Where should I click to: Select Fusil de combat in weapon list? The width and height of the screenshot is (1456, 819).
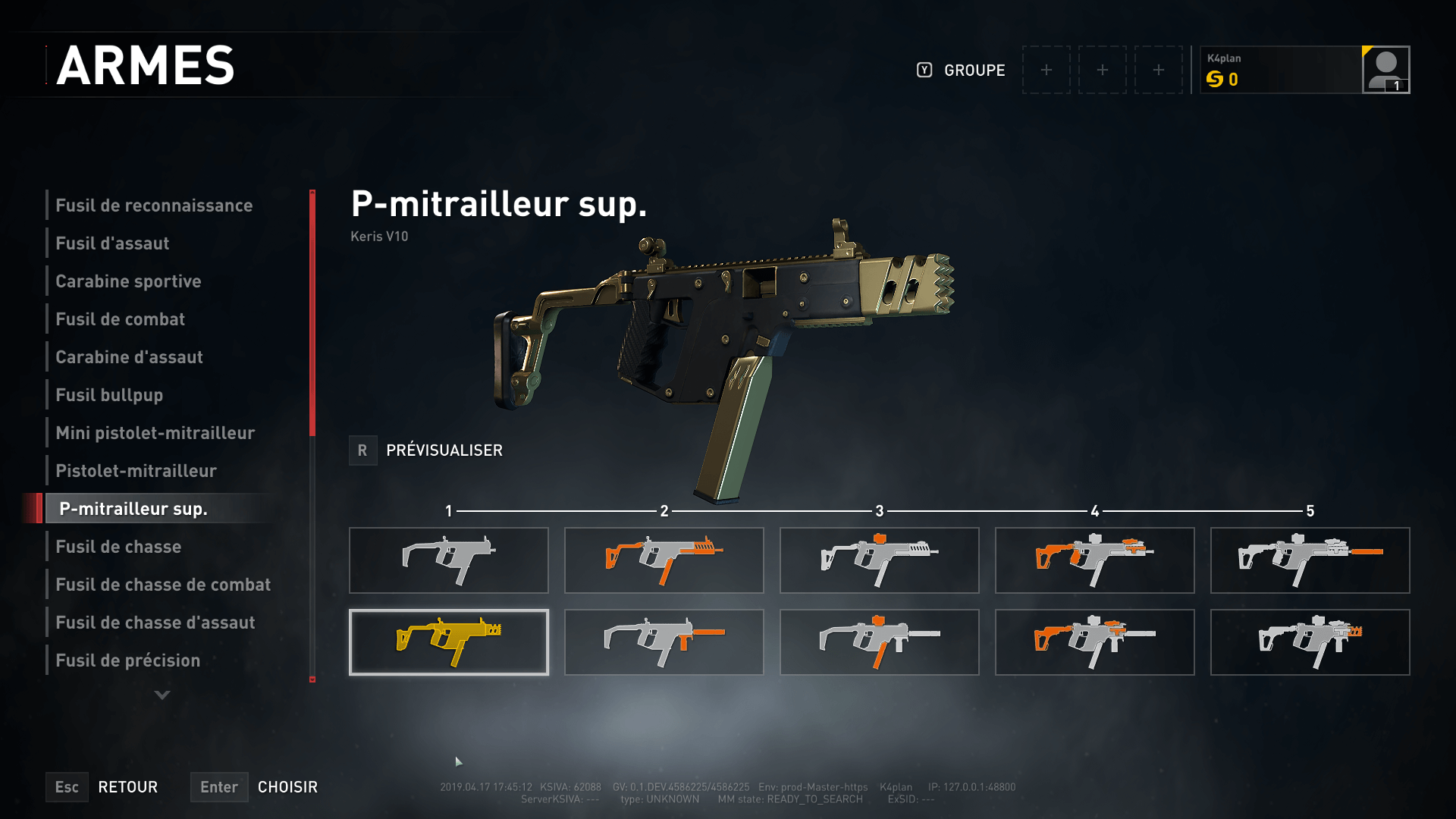(x=120, y=319)
